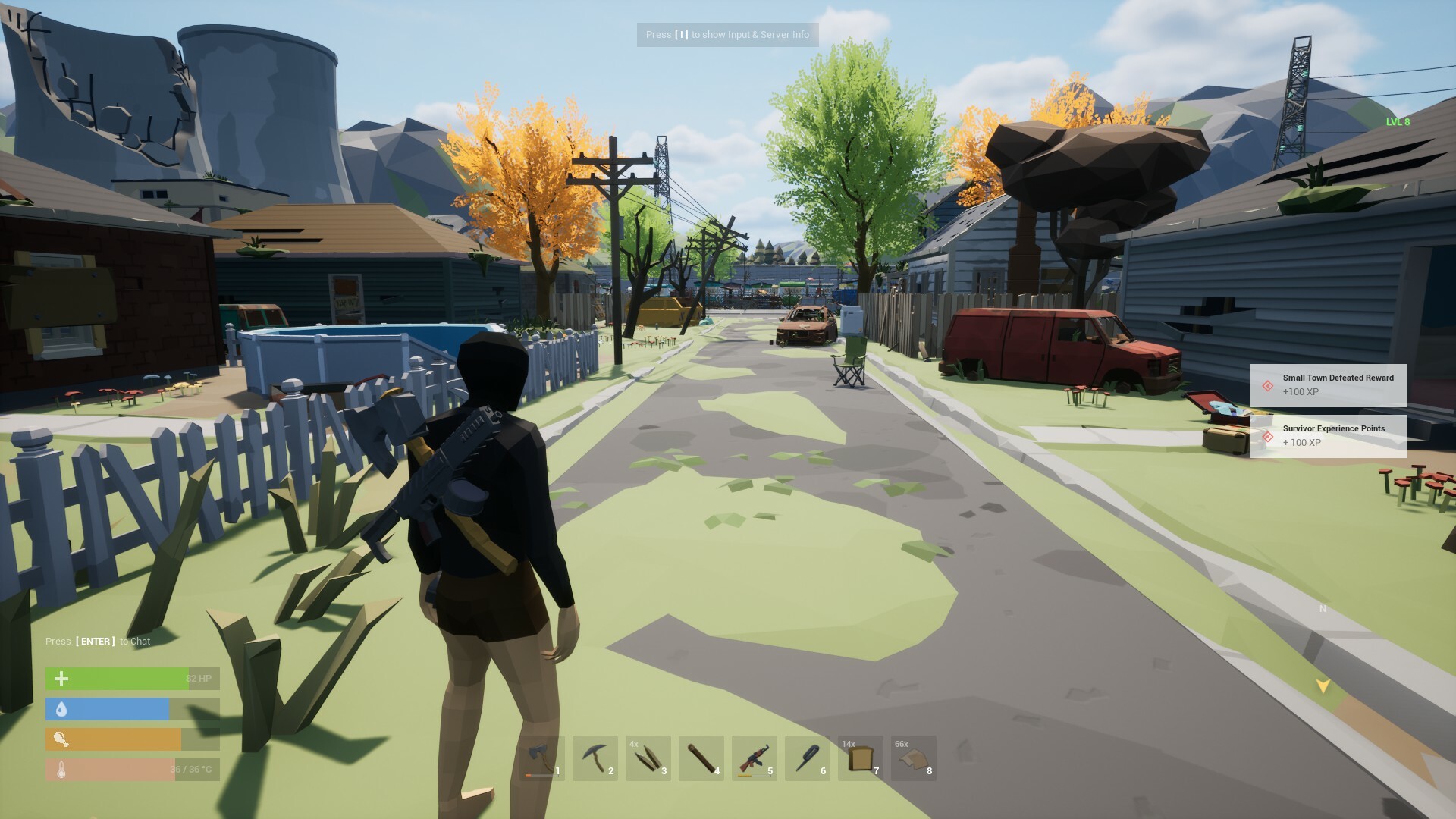Click the chicken leg icon on the hunger bar
The image size is (1456, 819).
[61, 739]
